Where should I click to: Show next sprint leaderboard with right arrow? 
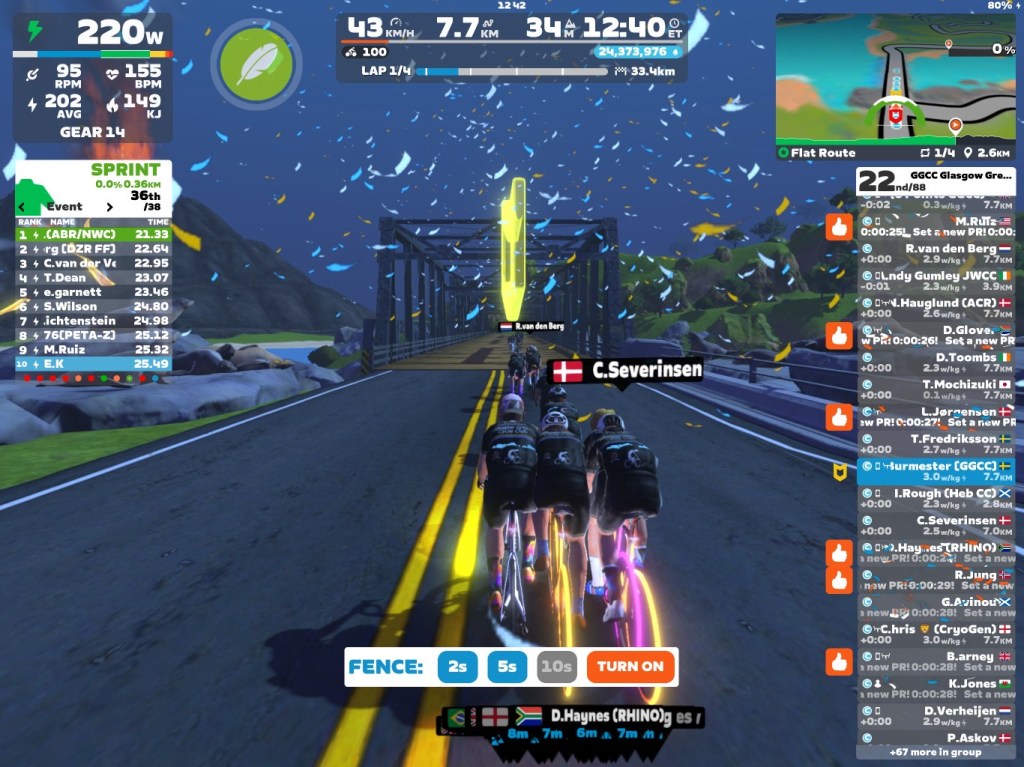pos(110,207)
